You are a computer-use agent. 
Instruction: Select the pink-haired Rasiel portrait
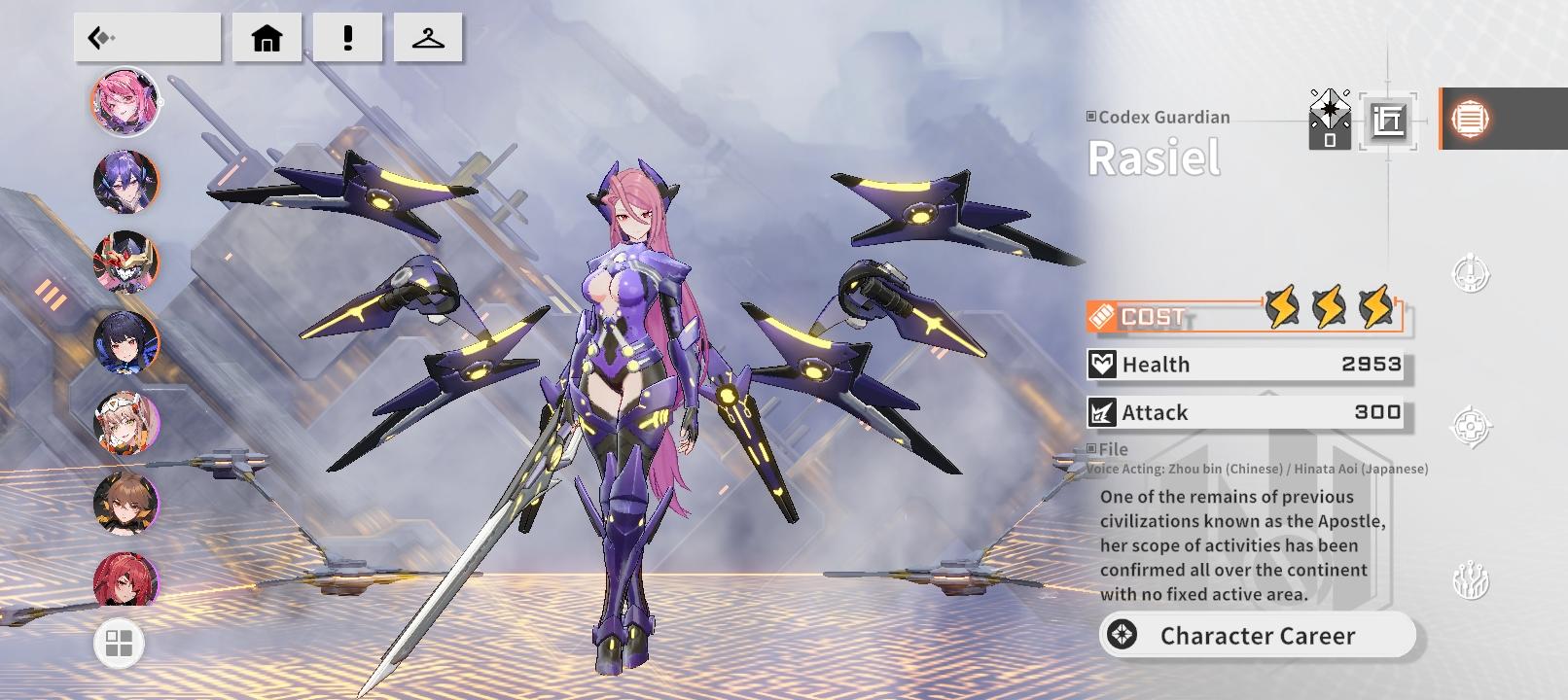tap(125, 101)
